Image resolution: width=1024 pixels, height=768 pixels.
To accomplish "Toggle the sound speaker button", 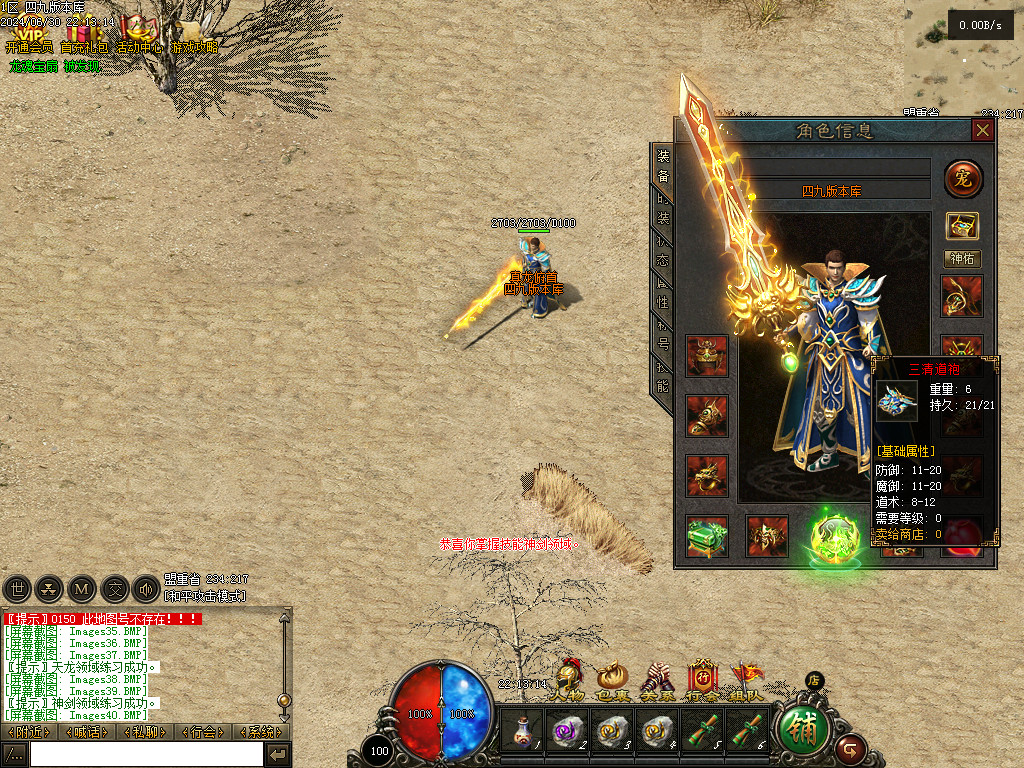I will pos(146,589).
